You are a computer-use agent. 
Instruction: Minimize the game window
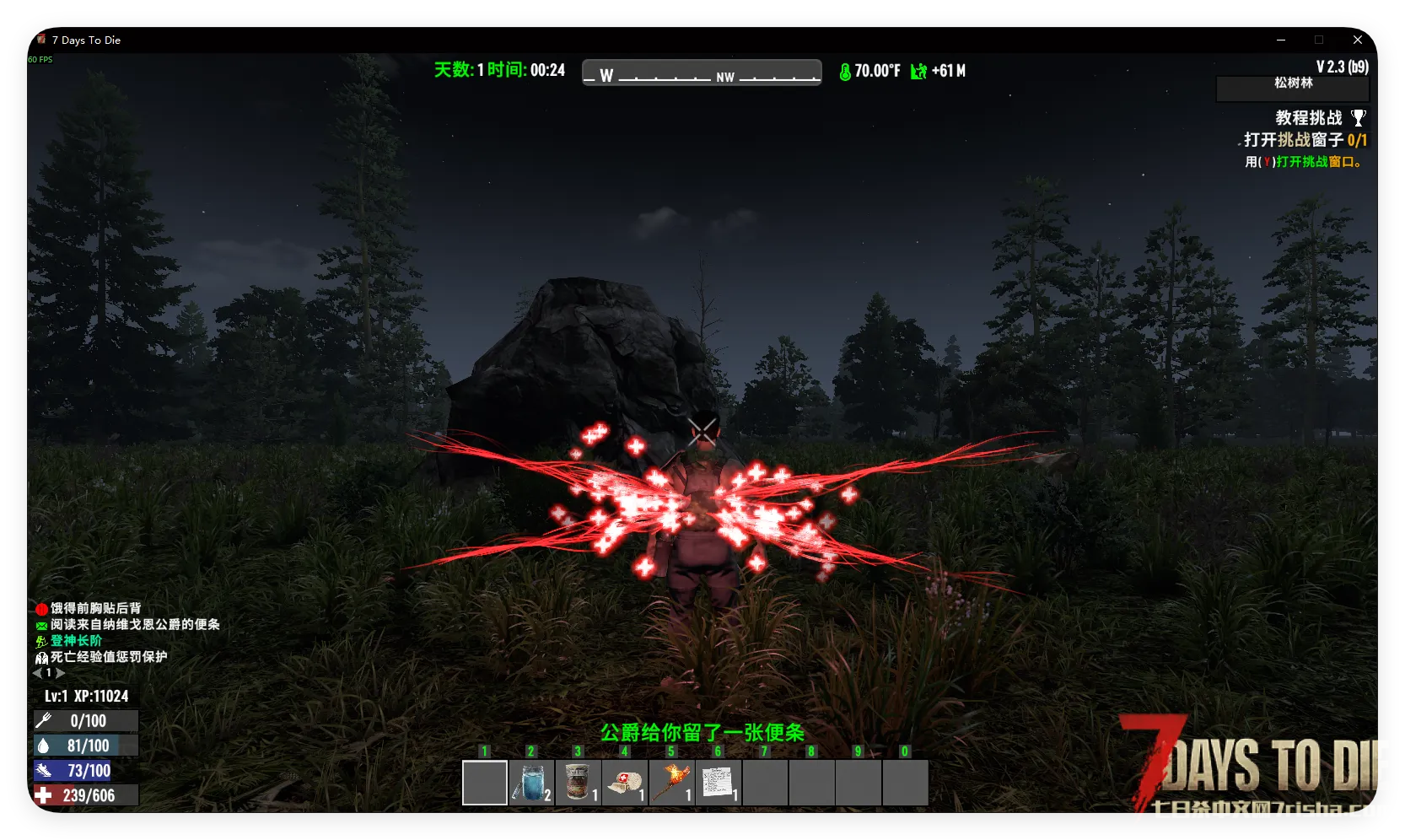1281,40
